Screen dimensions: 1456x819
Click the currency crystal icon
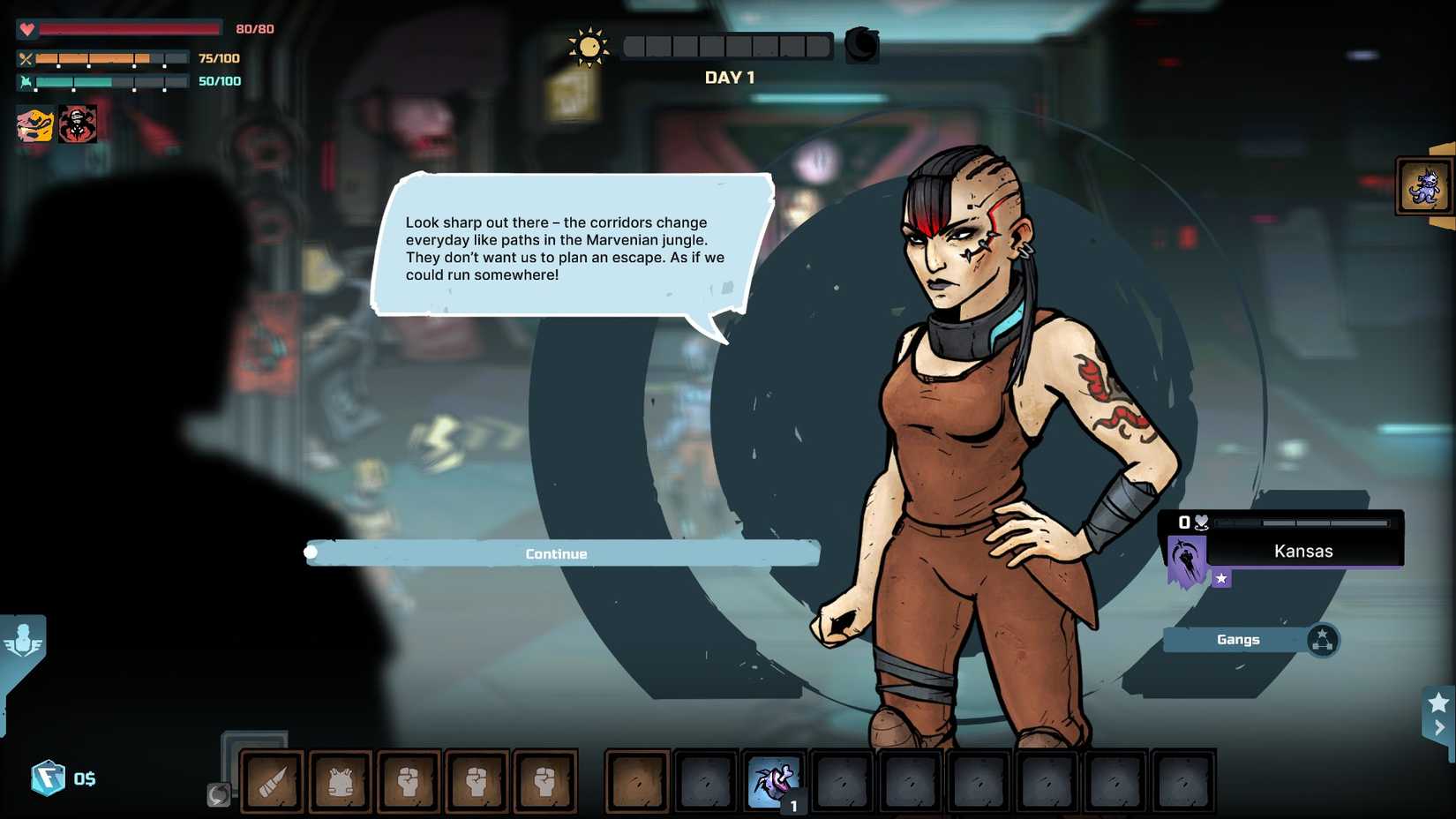pos(48,778)
